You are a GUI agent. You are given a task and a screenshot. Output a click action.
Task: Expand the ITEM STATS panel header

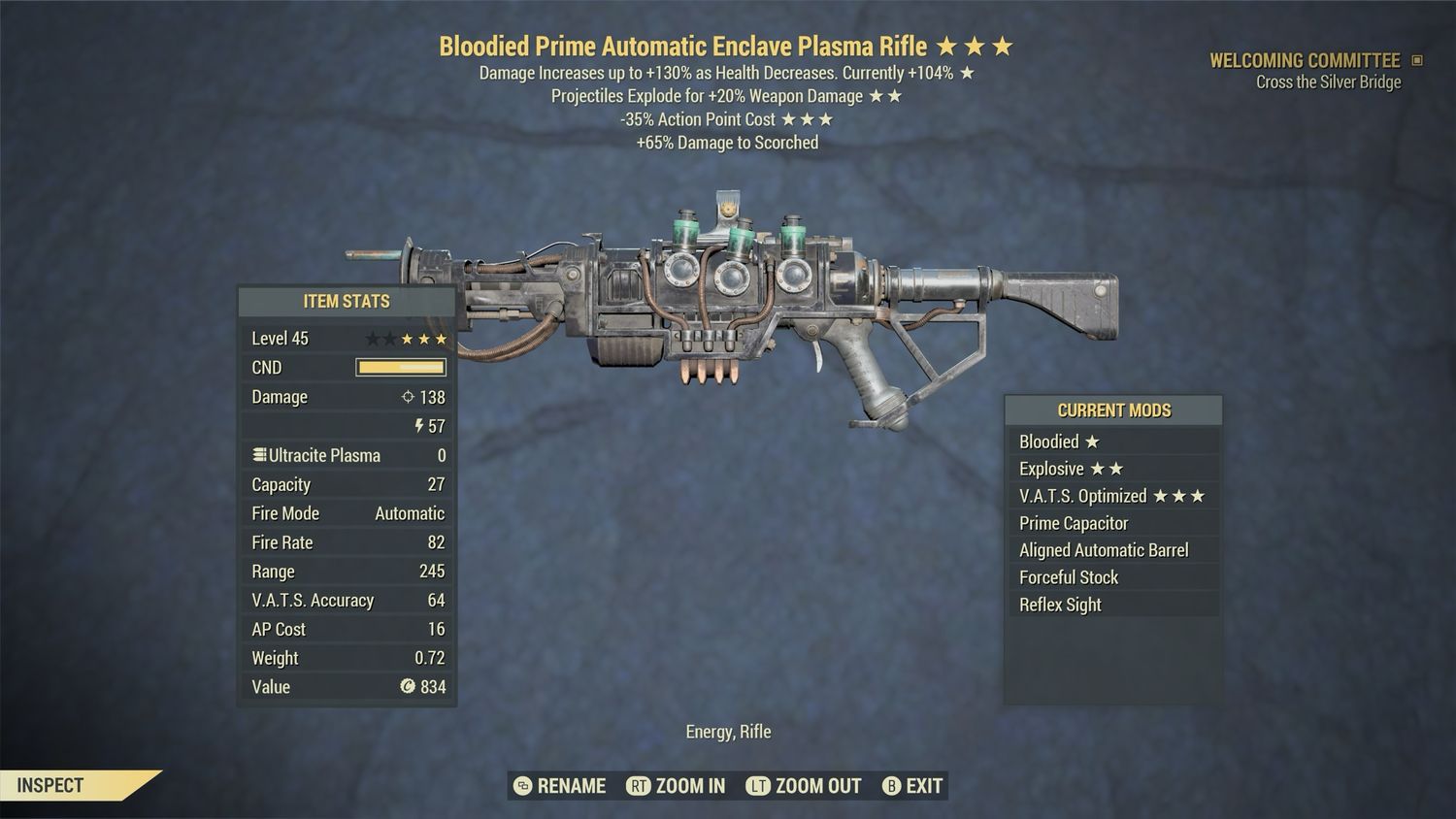tap(347, 301)
